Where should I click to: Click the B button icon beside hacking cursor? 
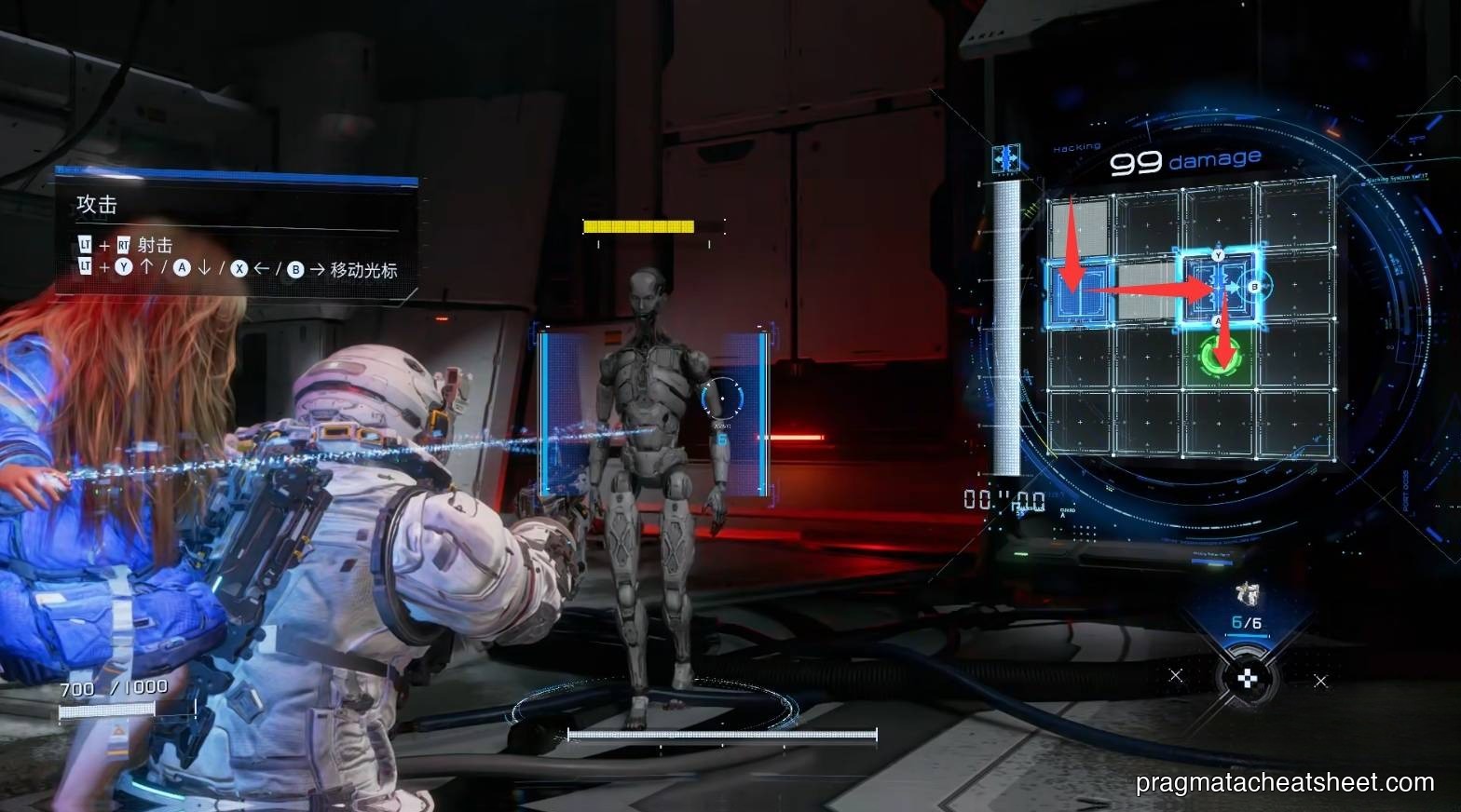point(1253,286)
